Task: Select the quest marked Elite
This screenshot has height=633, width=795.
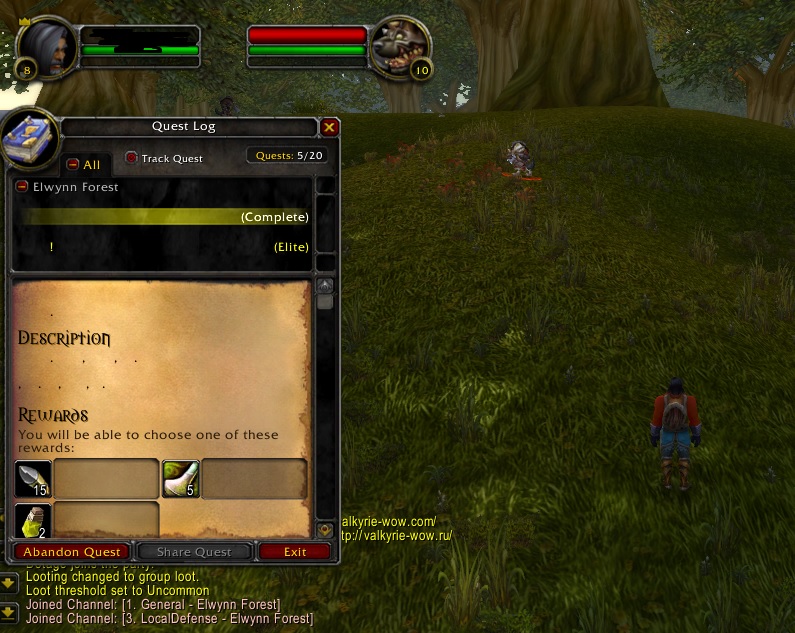Action: [165, 247]
